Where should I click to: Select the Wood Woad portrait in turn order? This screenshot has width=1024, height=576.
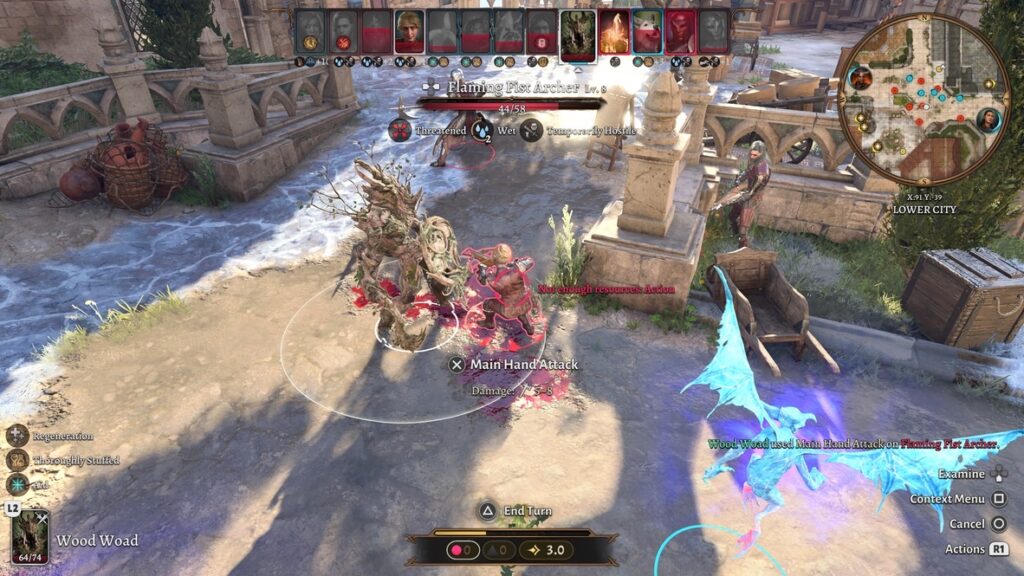tap(578, 32)
